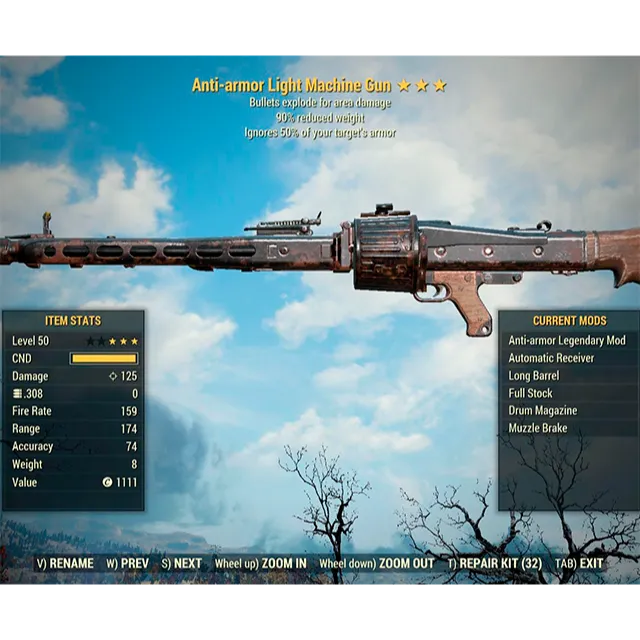Show the NEXT item
The image size is (640, 640).
(181, 563)
